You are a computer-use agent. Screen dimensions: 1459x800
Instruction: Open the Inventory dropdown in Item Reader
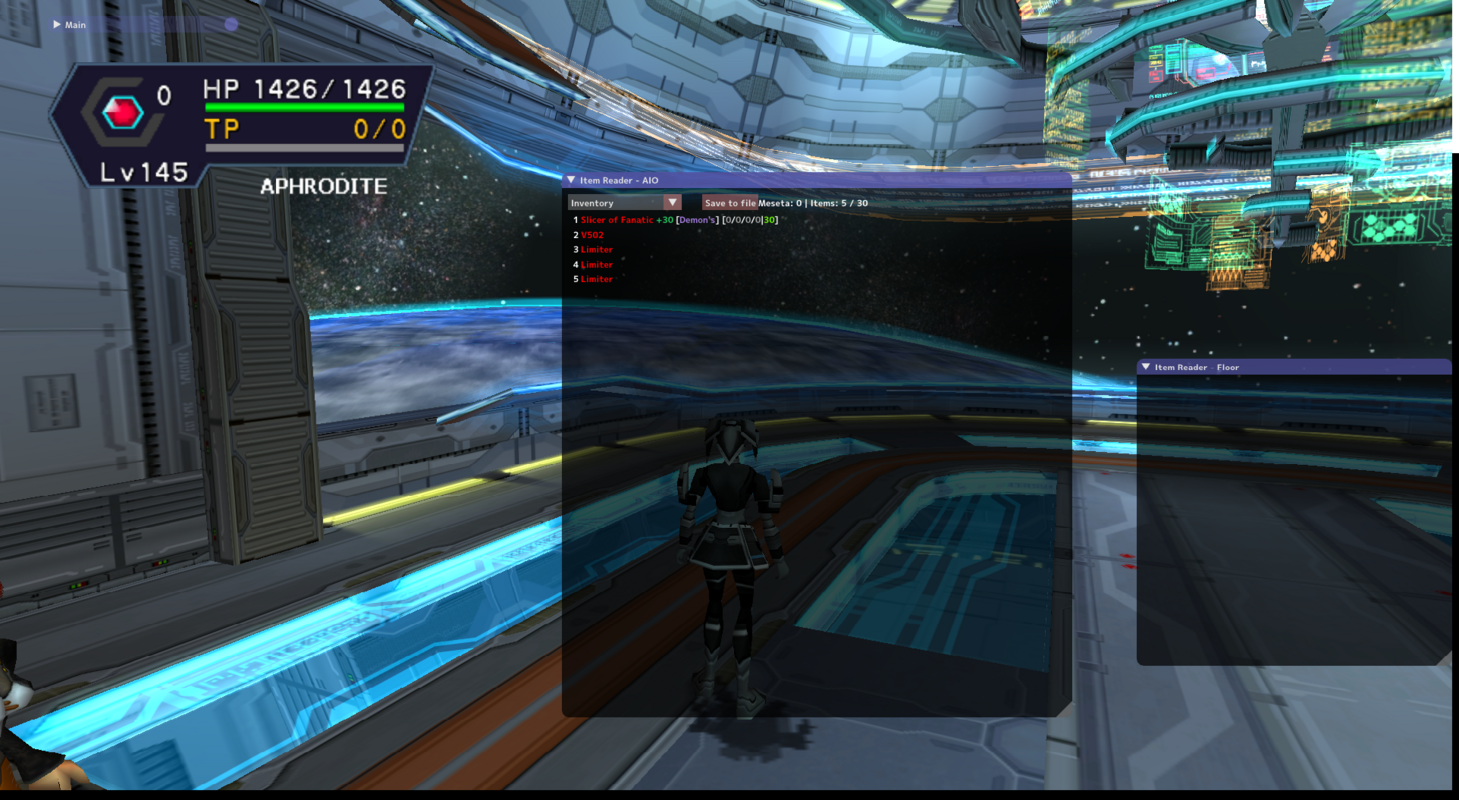(672, 203)
